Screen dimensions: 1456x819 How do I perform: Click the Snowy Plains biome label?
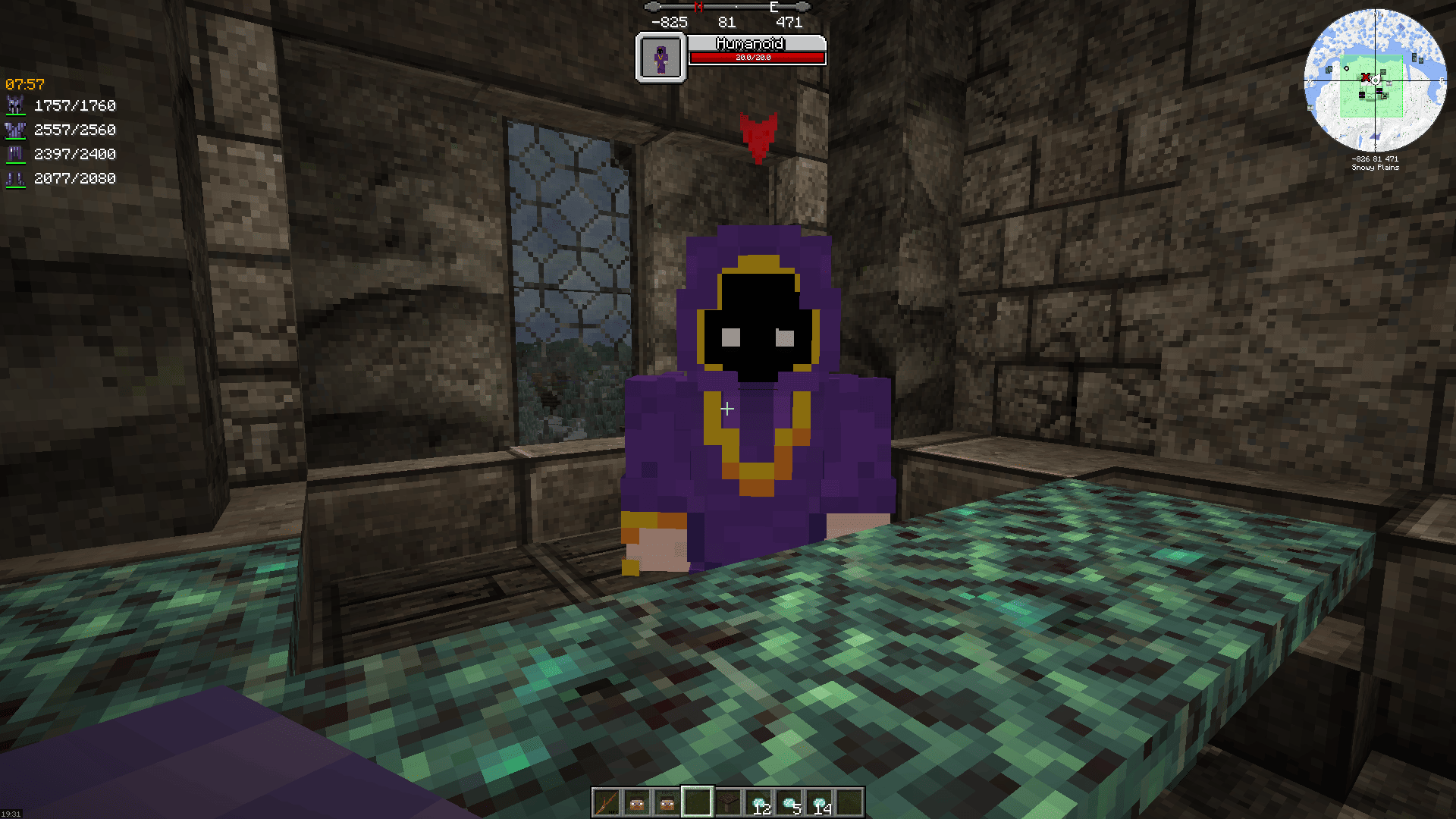(1376, 168)
